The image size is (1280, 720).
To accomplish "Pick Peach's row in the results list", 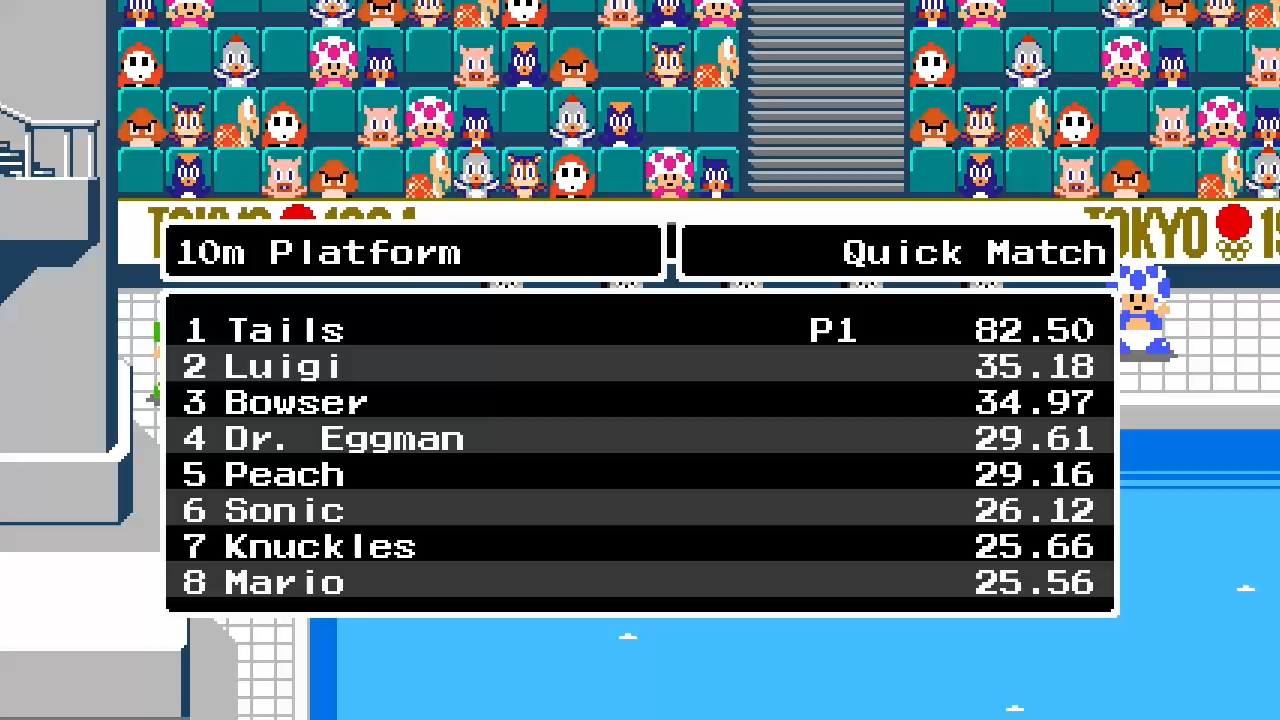I will point(640,474).
